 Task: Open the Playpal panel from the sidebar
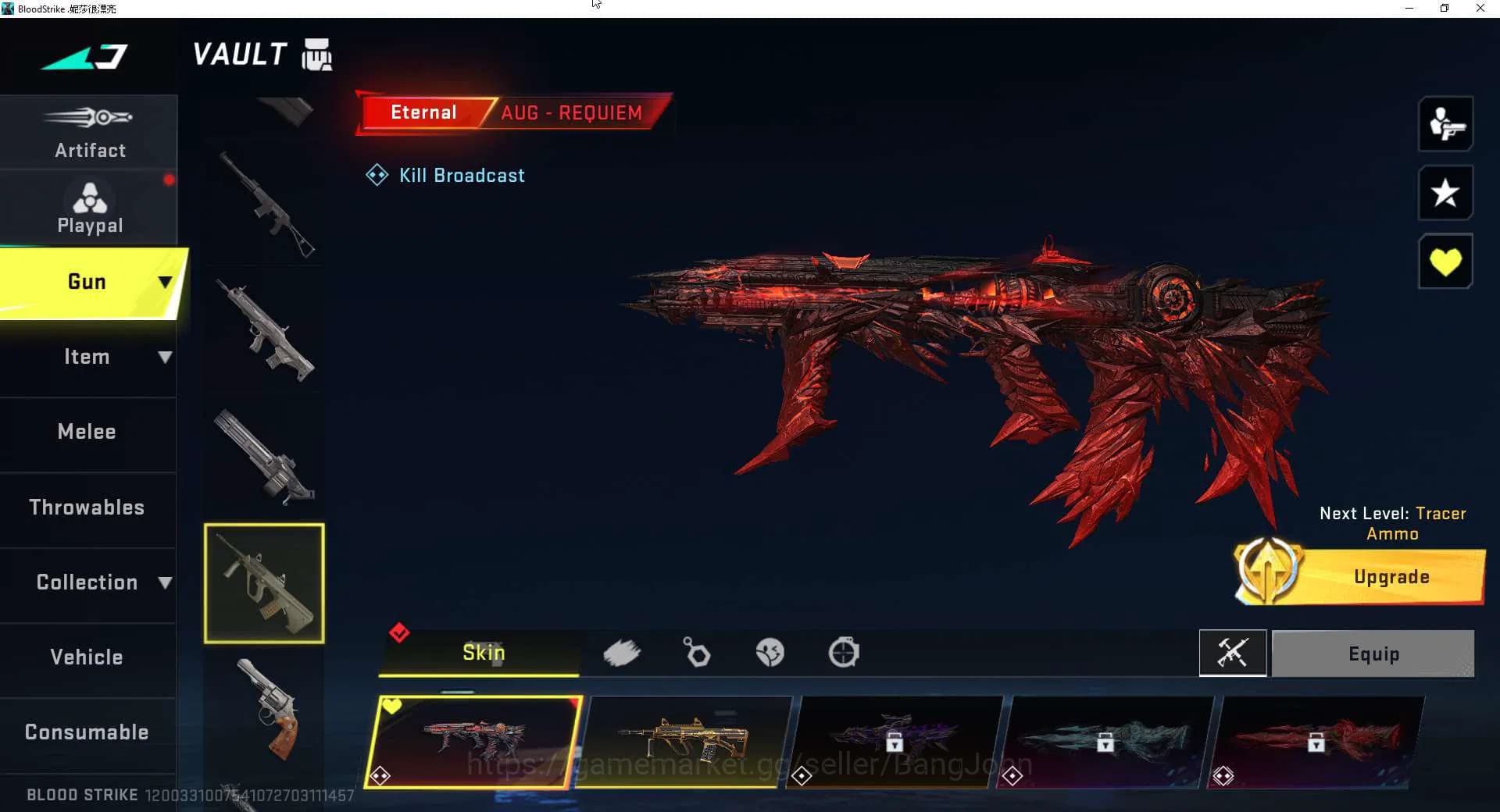tap(89, 205)
